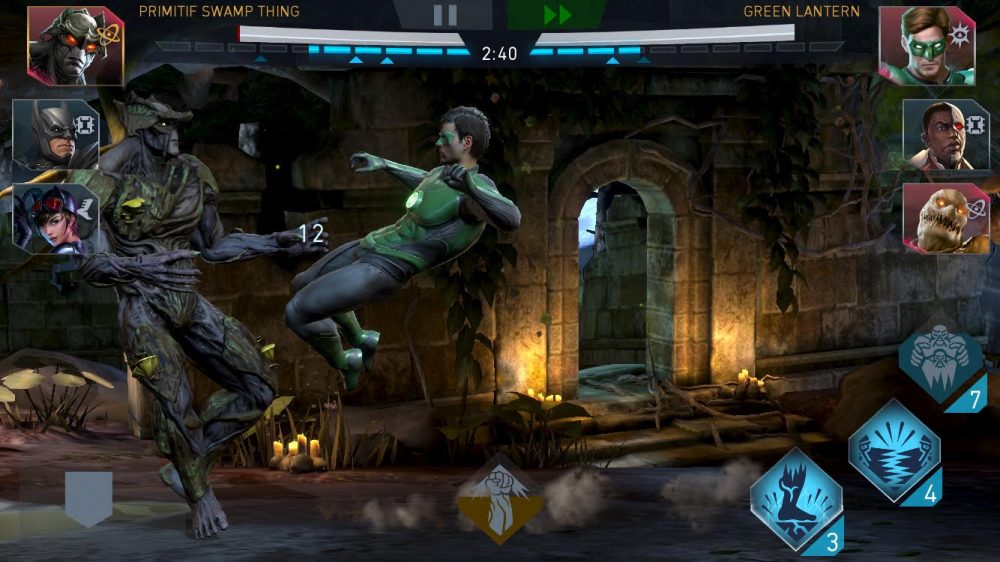The image size is (1000, 562).
Task: Pause the fight
Action: [445, 15]
